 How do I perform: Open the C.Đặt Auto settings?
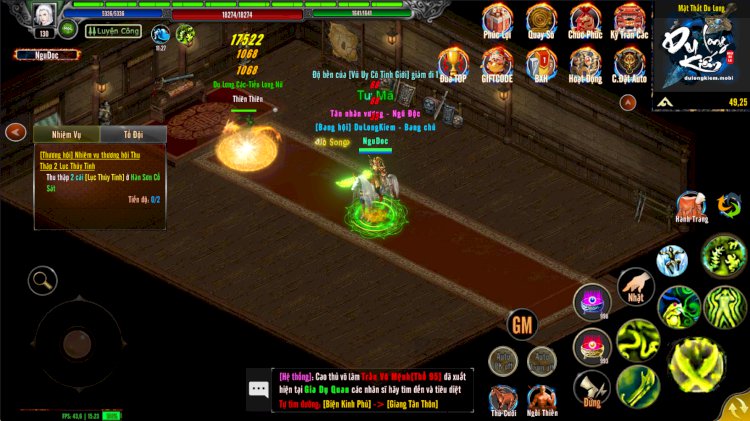pos(629,64)
